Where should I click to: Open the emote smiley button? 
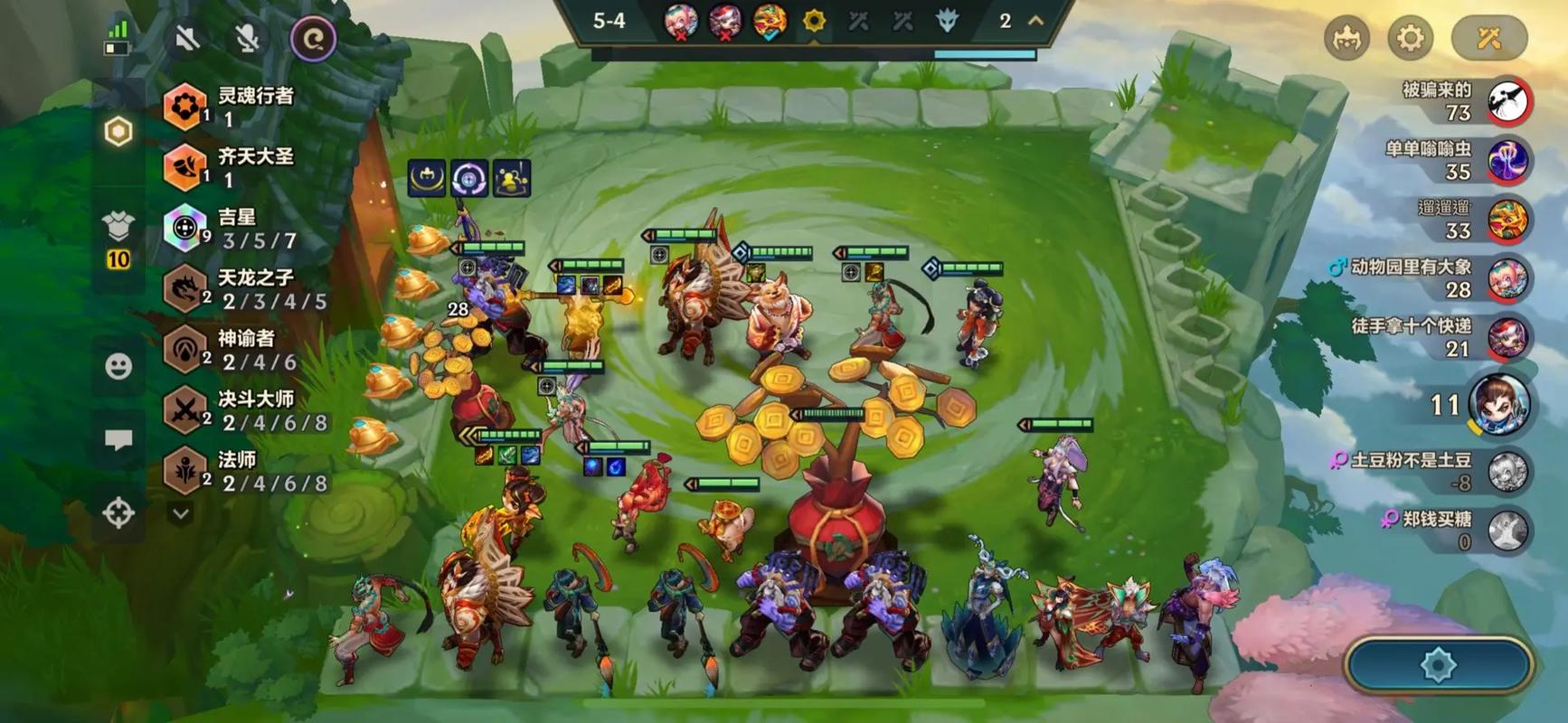[118, 366]
